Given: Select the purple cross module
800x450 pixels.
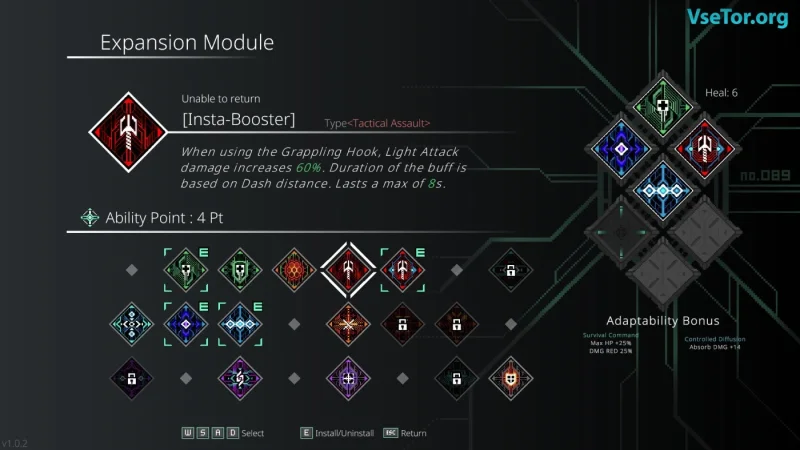Looking at the screenshot, I should pos(348,377).
